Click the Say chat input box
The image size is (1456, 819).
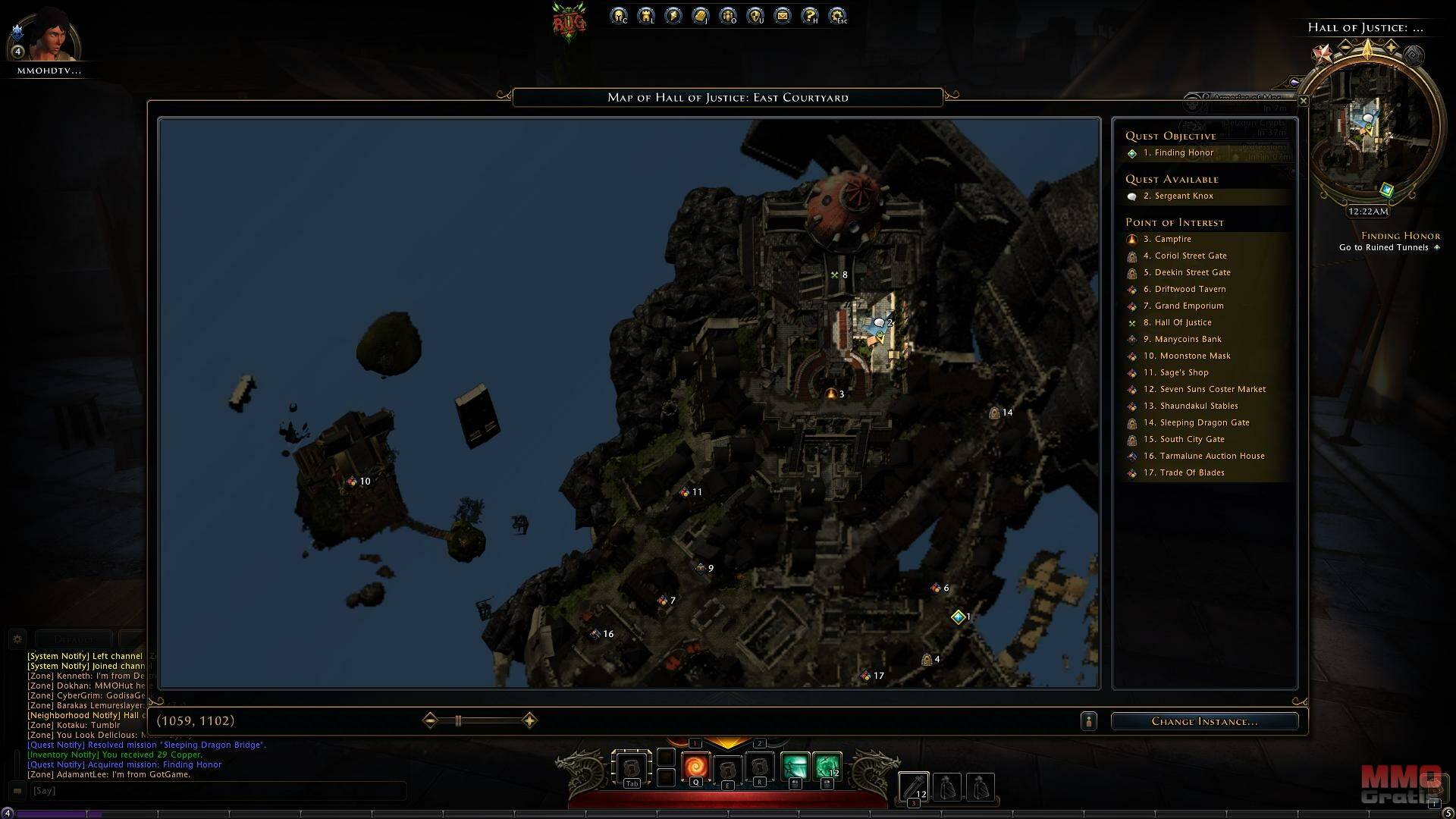pyautogui.click(x=216, y=791)
